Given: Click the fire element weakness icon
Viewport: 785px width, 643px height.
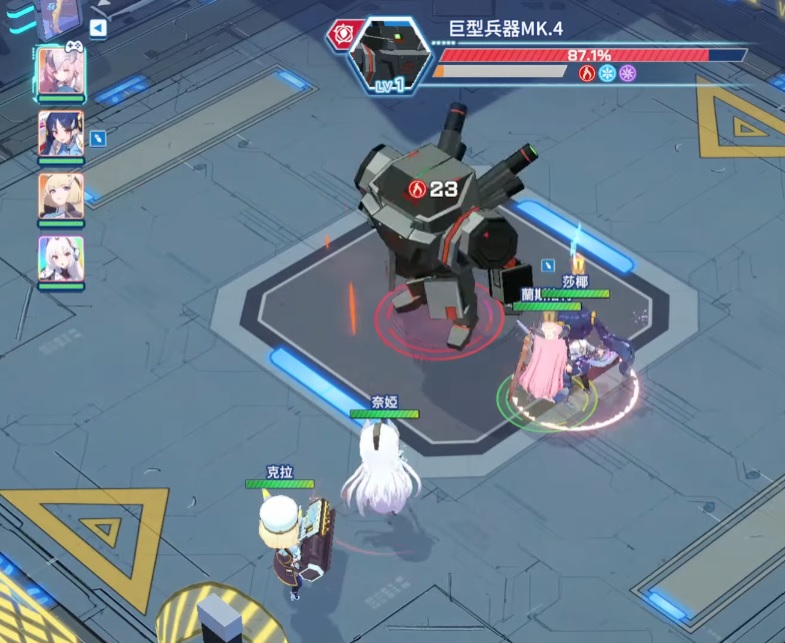Looking at the screenshot, I should point(587,73).
